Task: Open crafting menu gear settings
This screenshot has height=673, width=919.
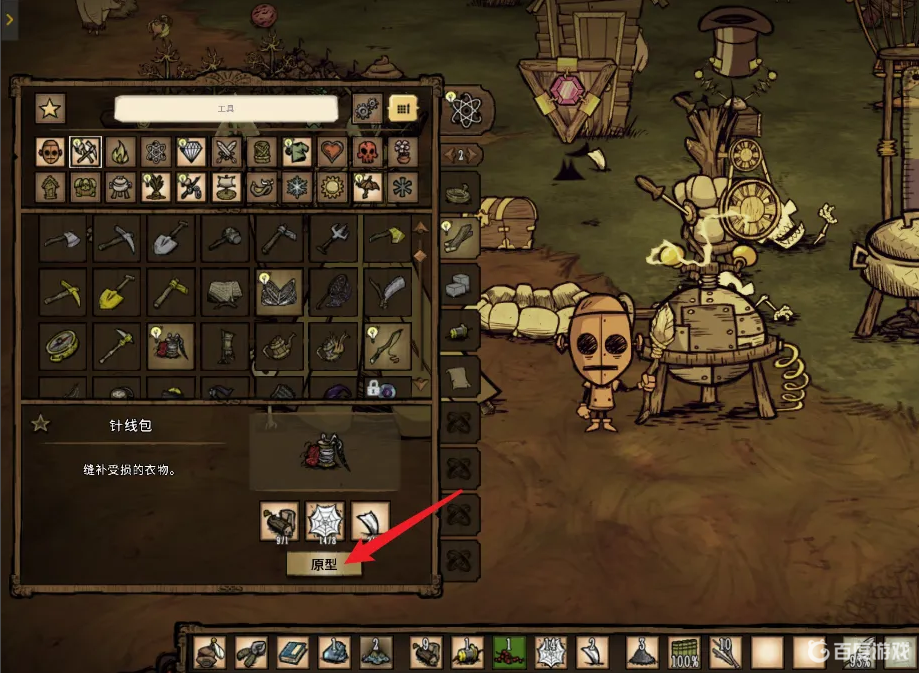Action: (367, 108)
